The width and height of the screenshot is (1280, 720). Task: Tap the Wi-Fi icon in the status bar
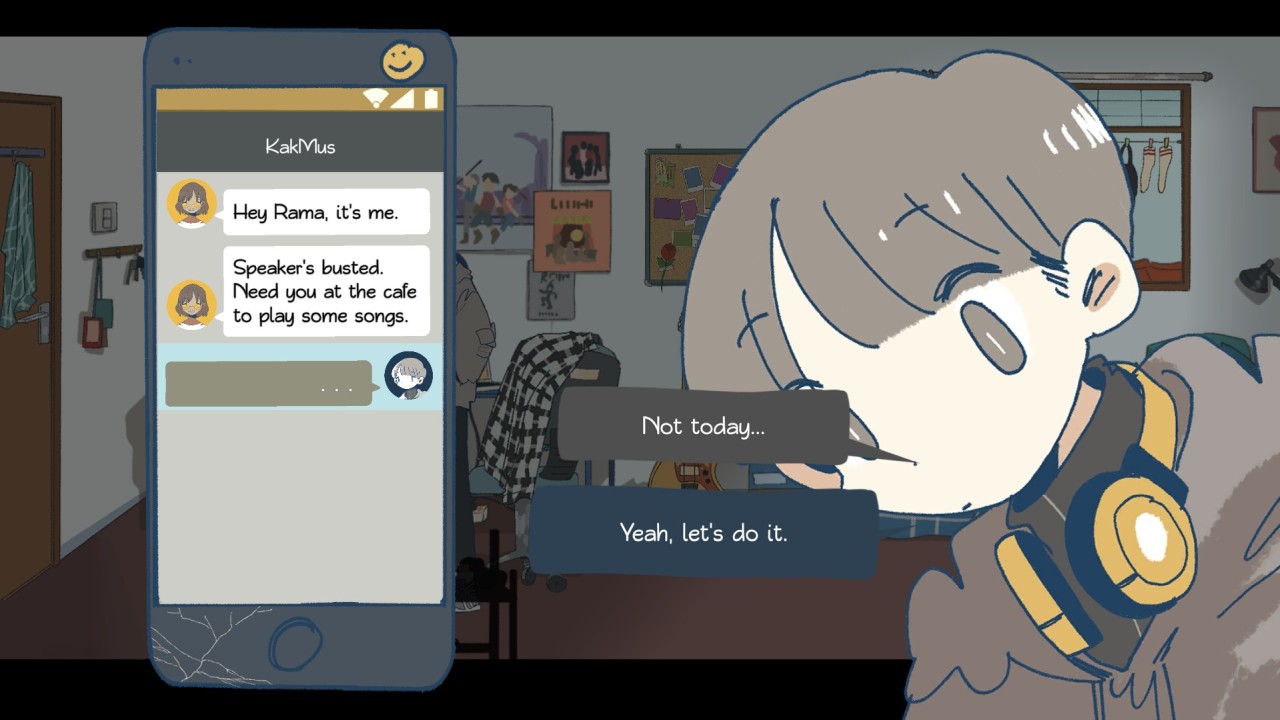click(x=374, y=100)
